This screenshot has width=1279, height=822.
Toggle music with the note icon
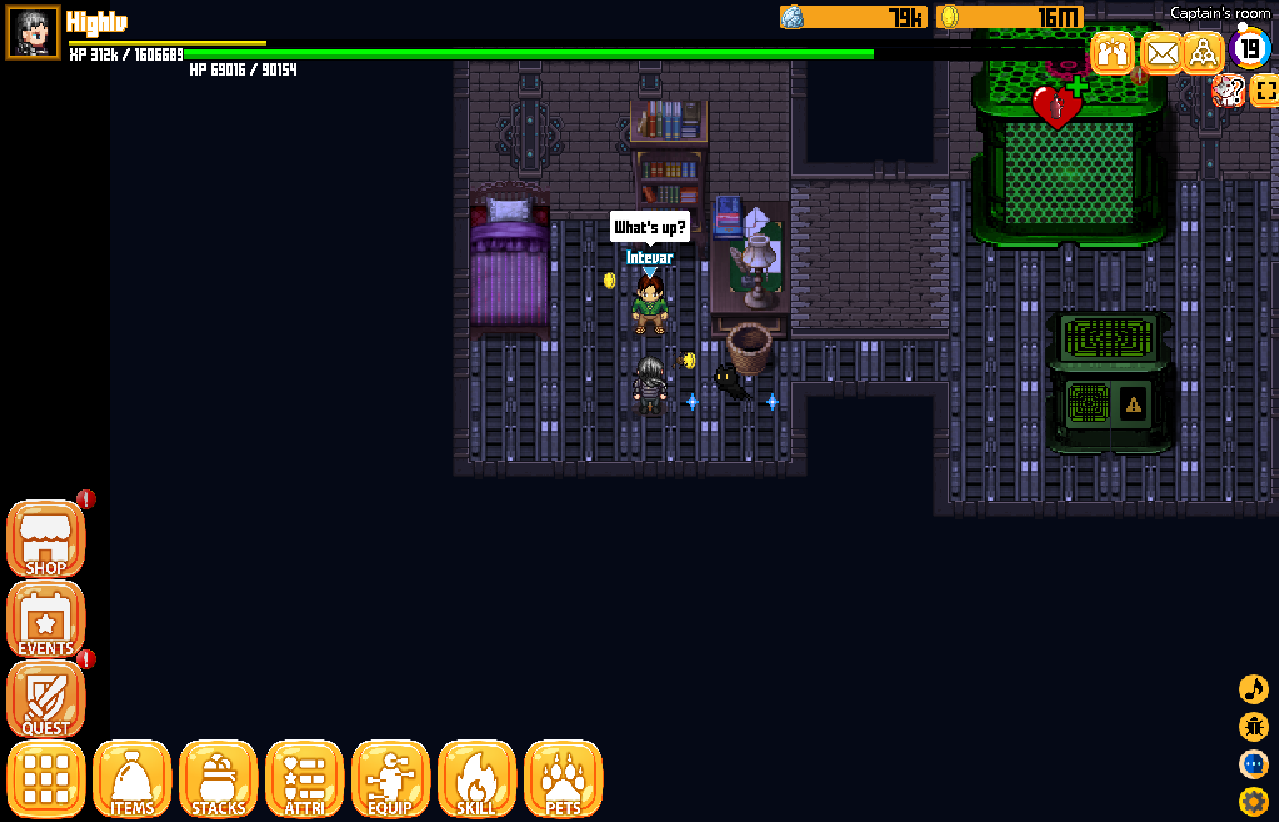pyautogui.click(x=1253, y=689)
